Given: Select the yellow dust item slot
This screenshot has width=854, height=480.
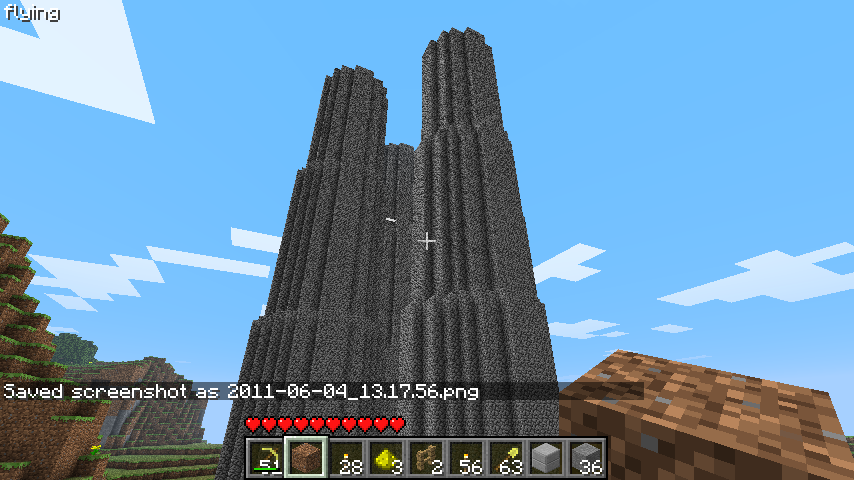Looking at the screenshot, I should tap(387, 459).
